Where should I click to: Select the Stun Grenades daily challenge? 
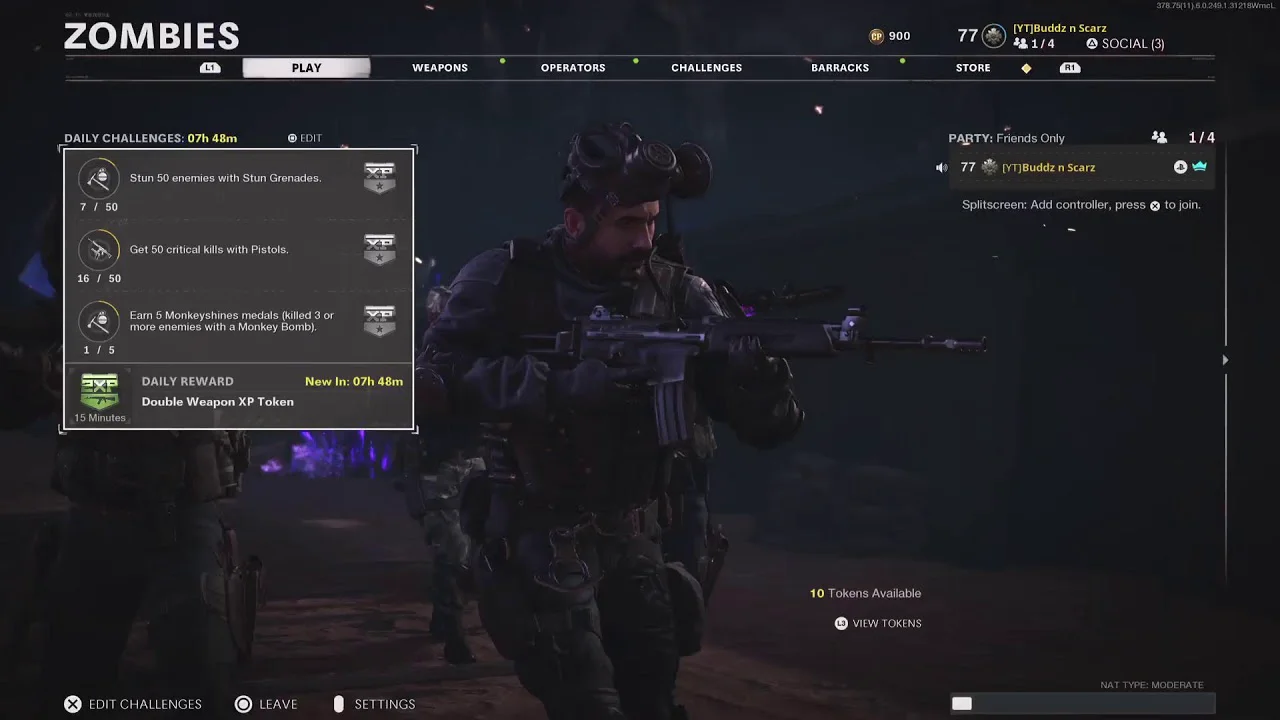pos(238,184)
